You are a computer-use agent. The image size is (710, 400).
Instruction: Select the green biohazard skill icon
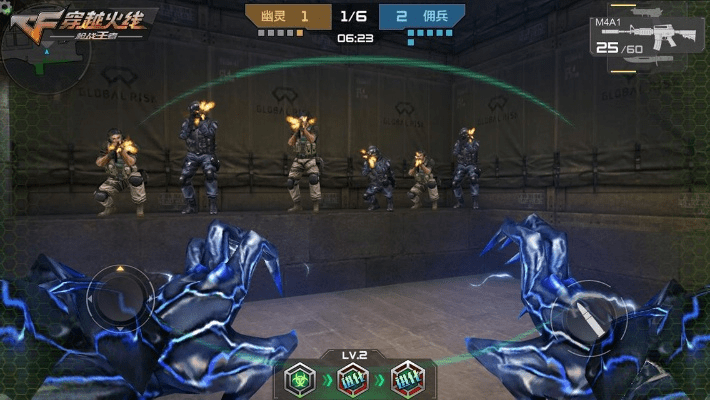299,378
